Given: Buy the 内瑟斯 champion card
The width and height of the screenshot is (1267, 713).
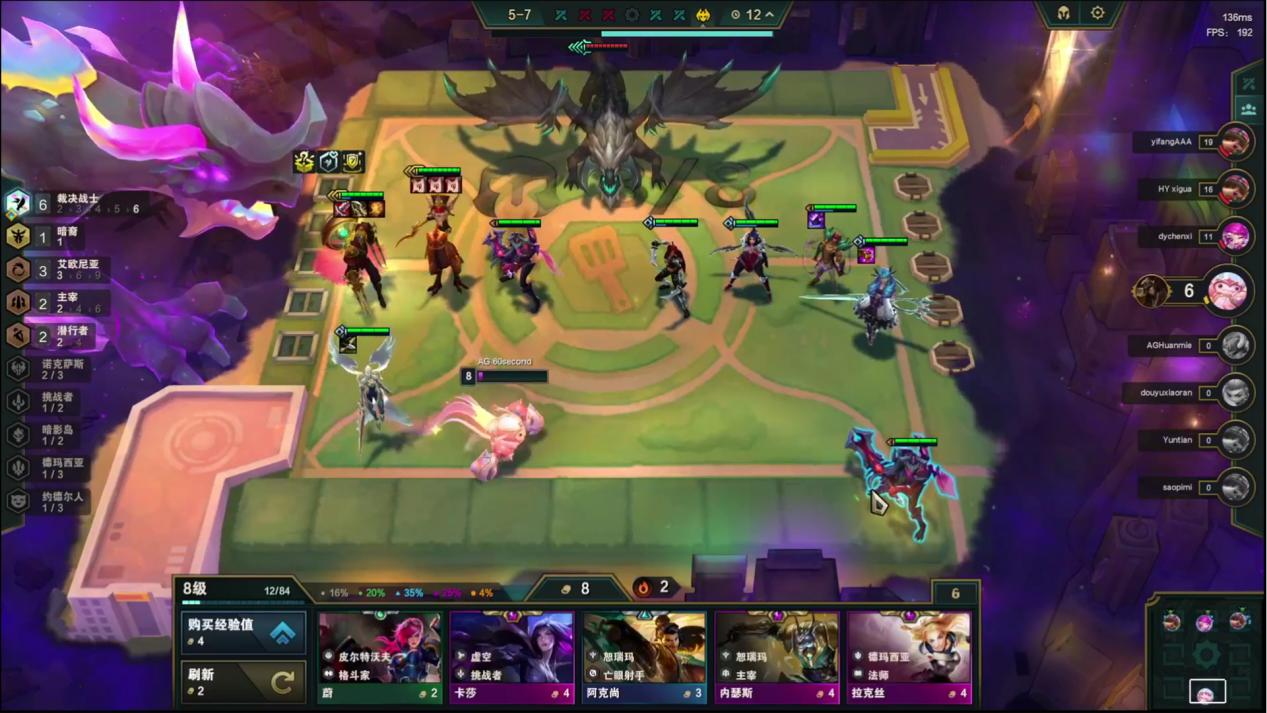Looking at the screenshot, I should point(777,657).
